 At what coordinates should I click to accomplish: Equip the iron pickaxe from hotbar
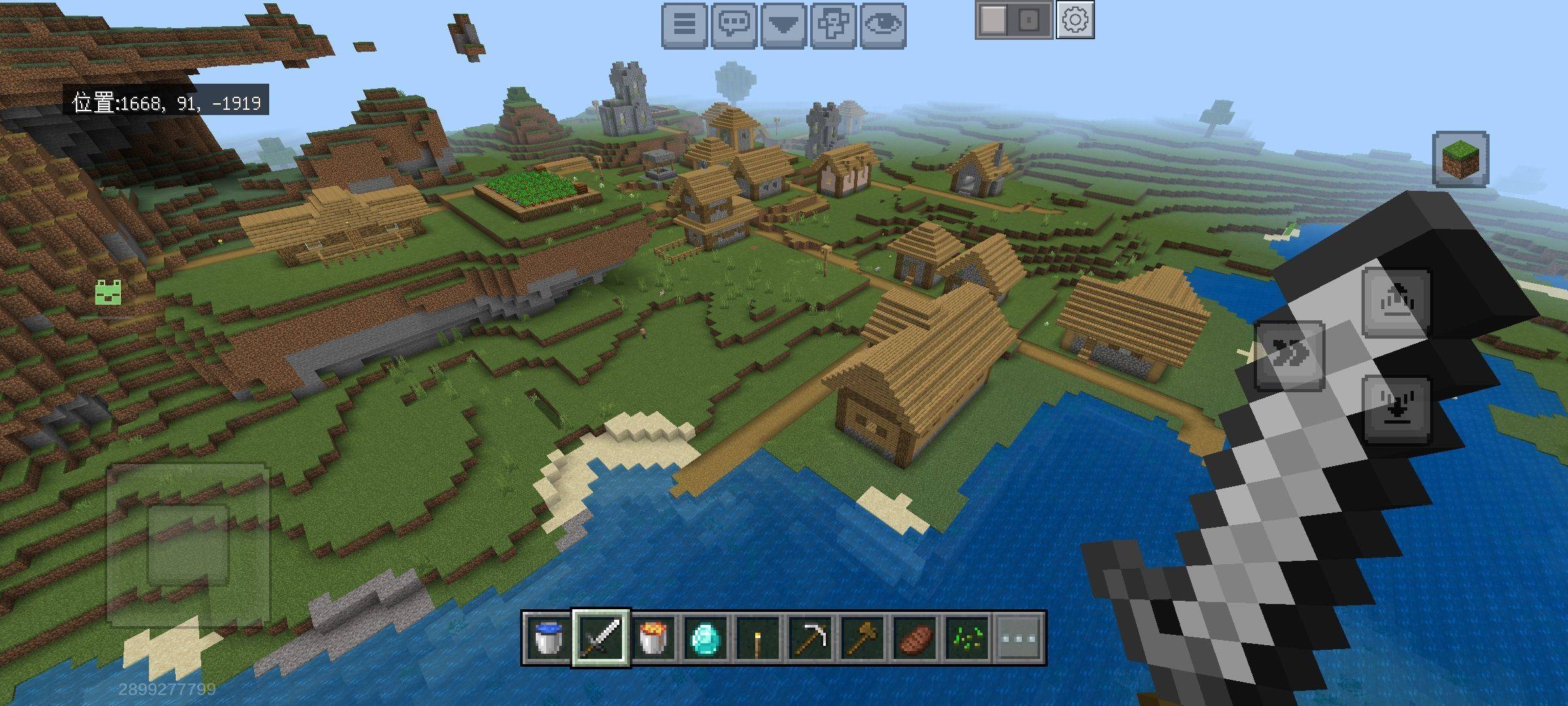[x=810, y=637]
